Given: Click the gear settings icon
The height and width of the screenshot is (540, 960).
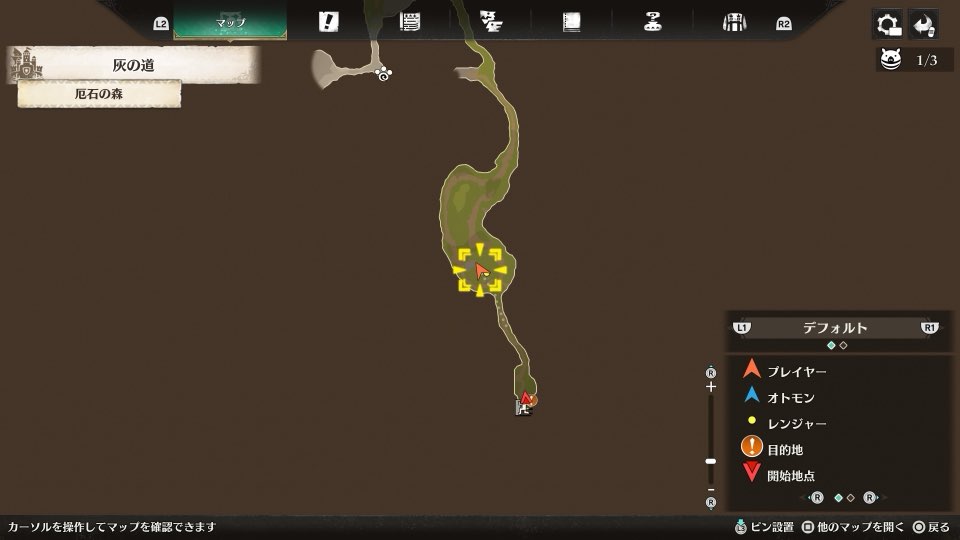Looking at the screenshot, I should [888, 24].
